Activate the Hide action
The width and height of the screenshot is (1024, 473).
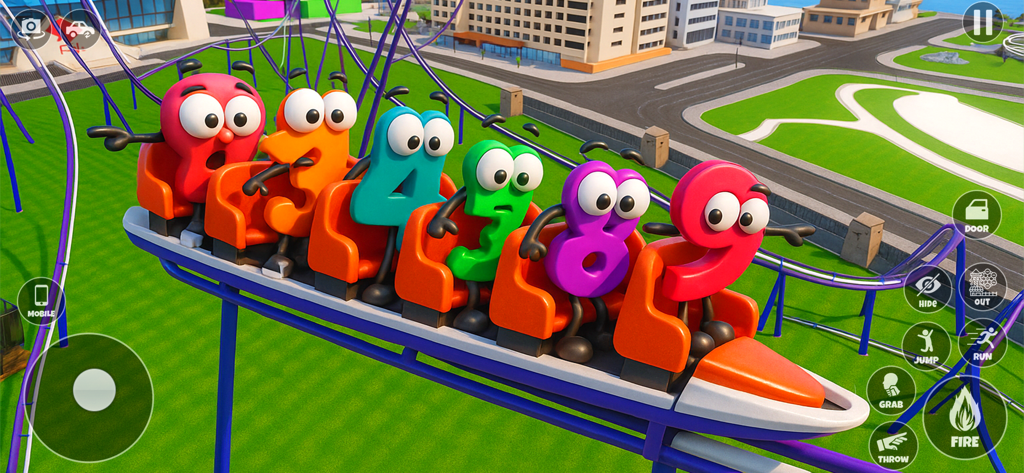pos(928,289)
